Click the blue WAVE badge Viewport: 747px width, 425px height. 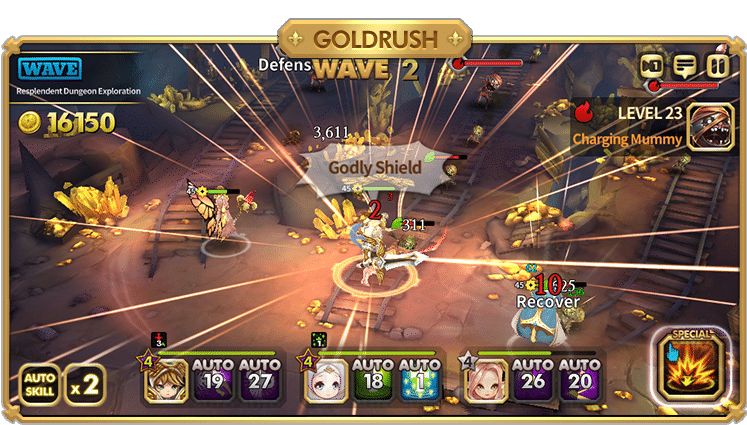(x=50, y=70)
